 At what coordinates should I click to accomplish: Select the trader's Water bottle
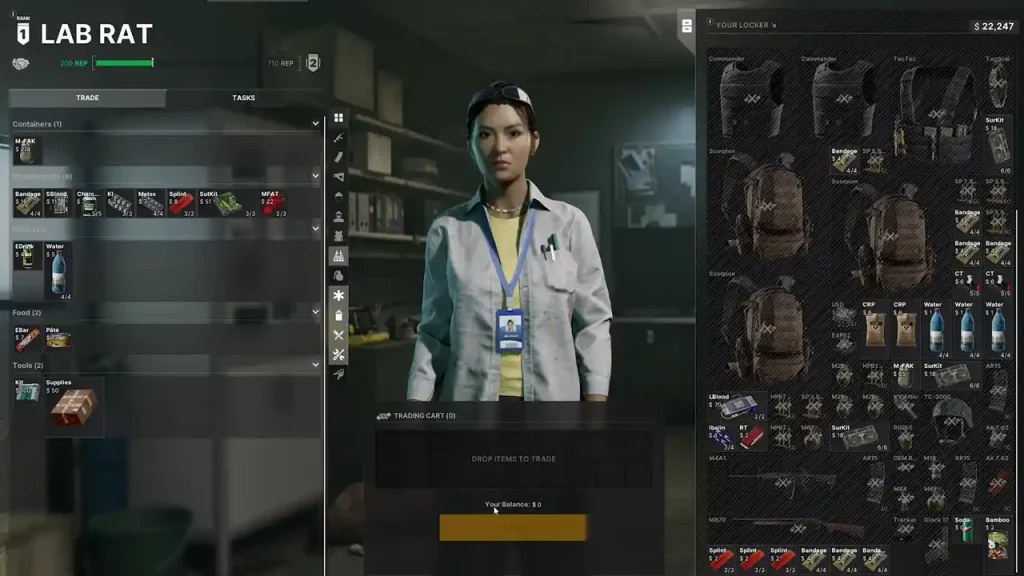(58, 270)
